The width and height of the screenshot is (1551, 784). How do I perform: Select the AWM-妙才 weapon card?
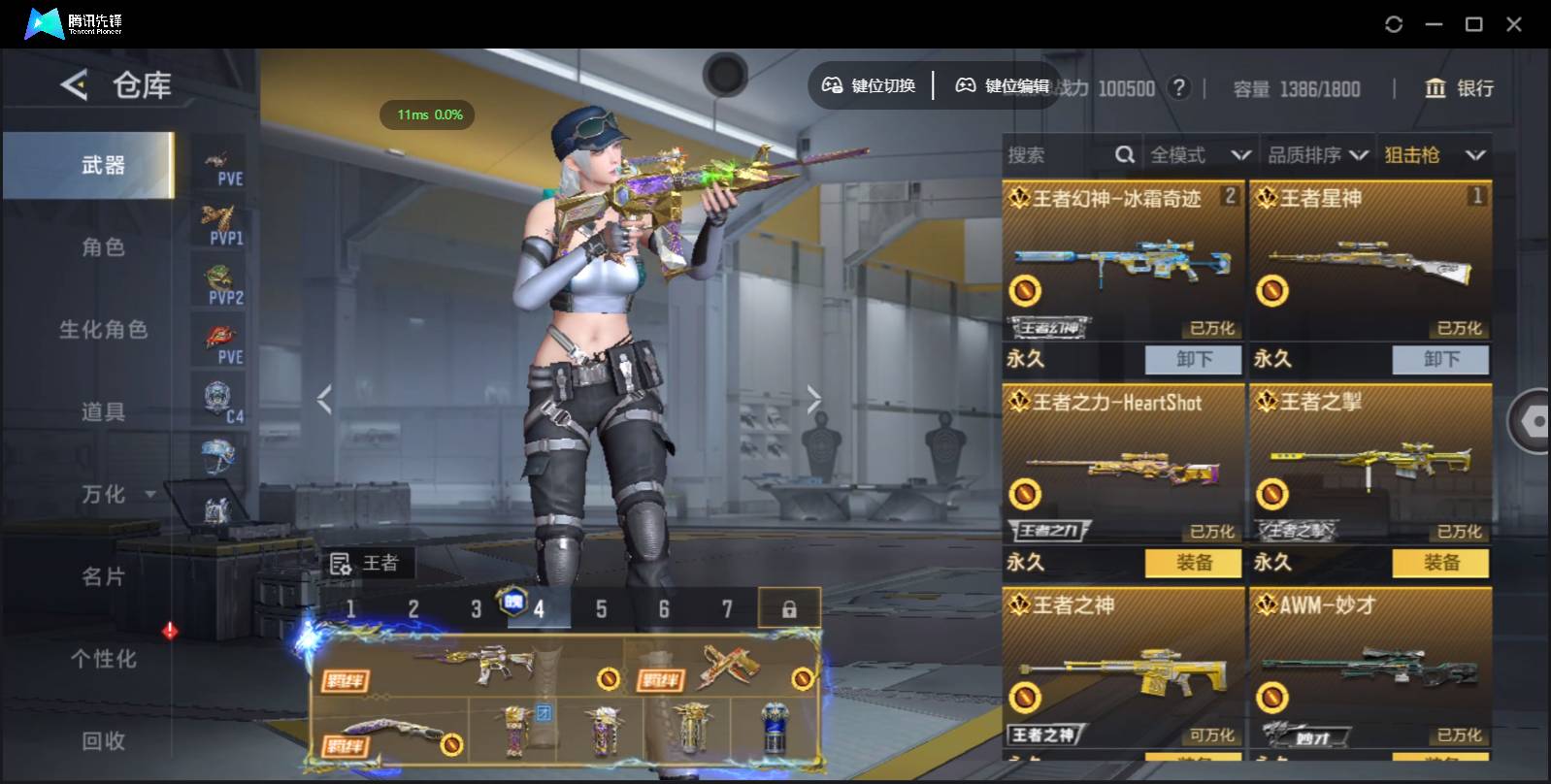[1369, 670]
